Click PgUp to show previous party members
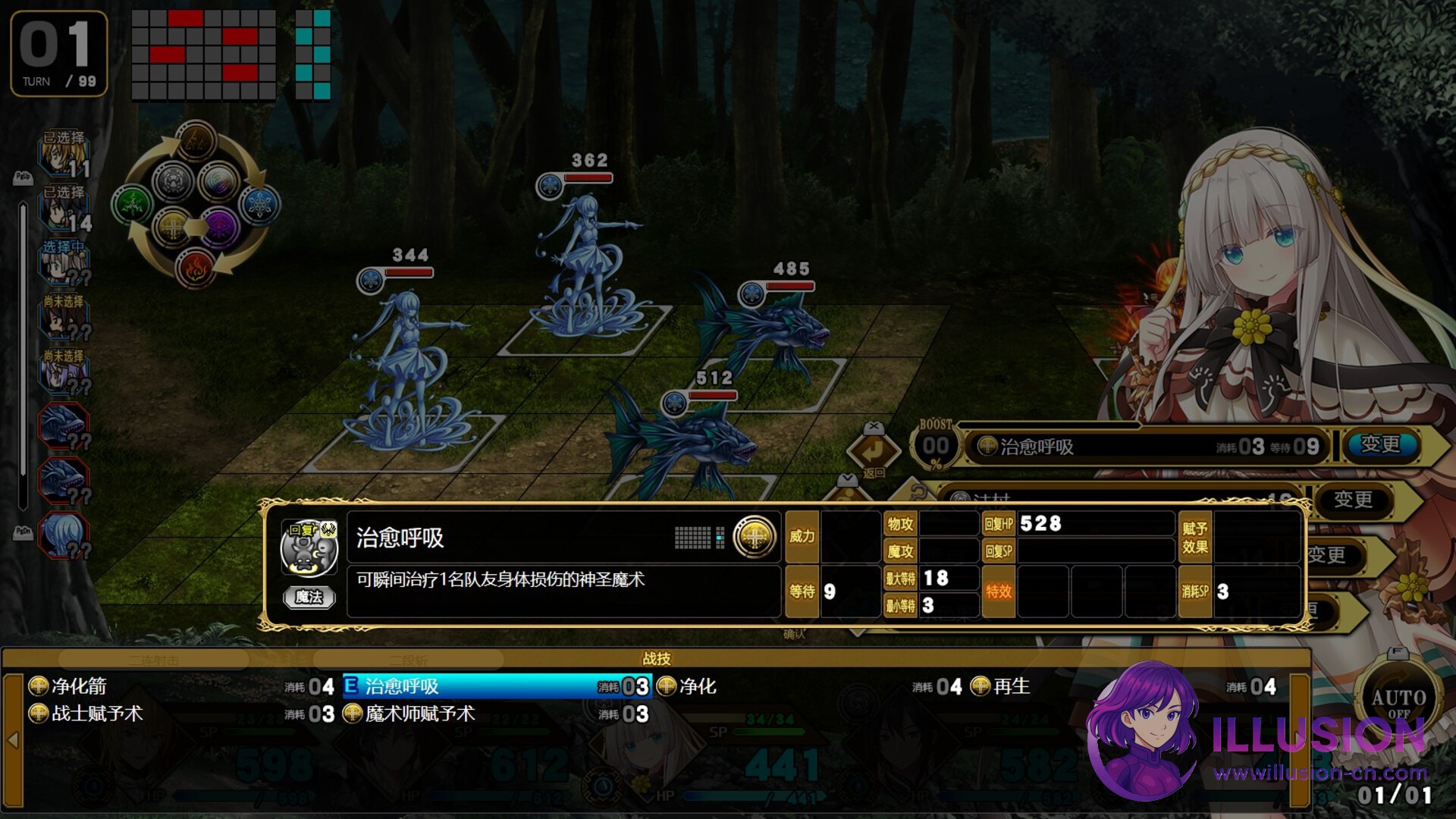This screenshot has width=1456, height=819. click(23, 179)
